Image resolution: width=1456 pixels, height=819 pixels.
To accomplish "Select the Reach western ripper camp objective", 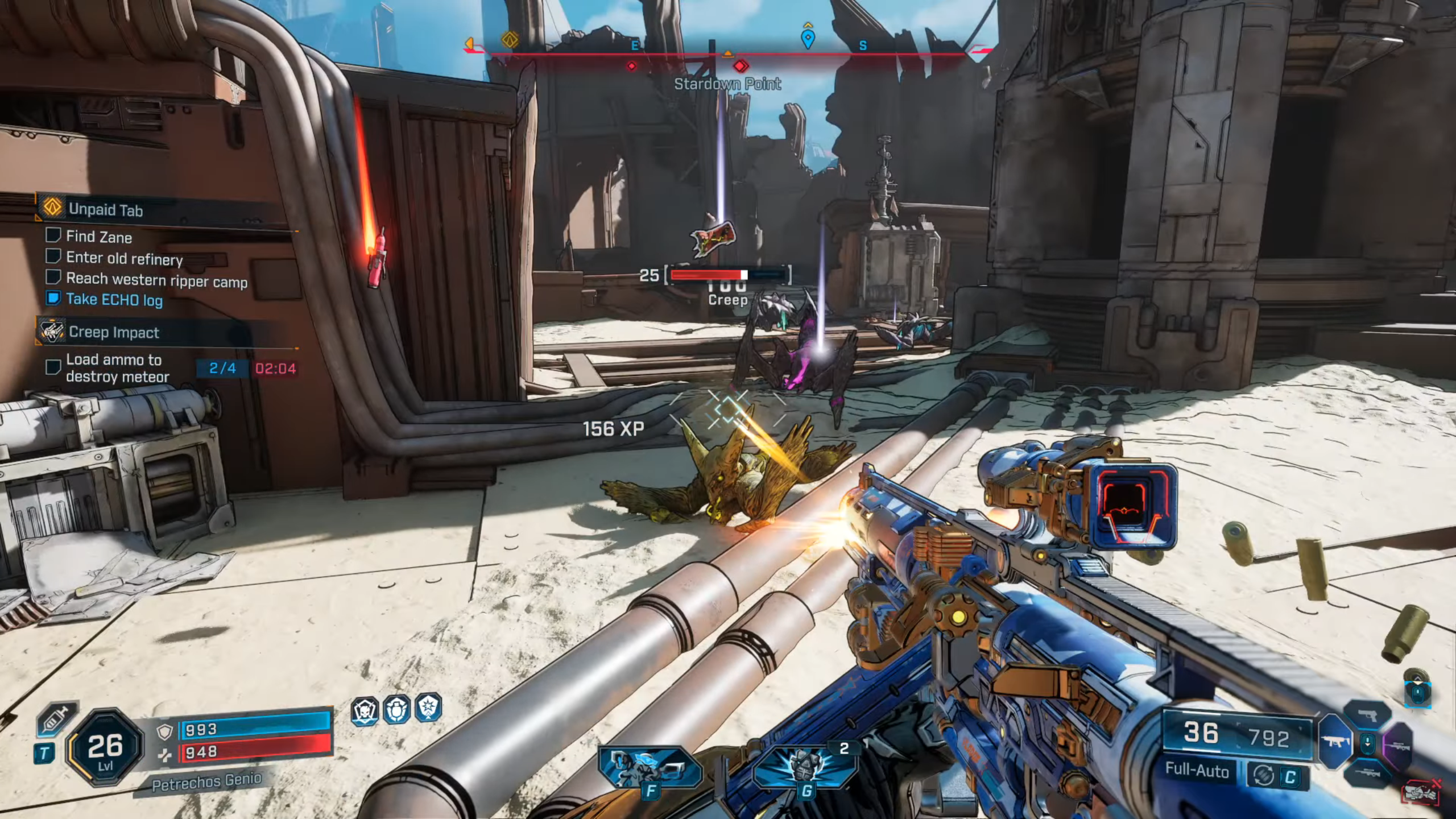I will pos(156,280).
